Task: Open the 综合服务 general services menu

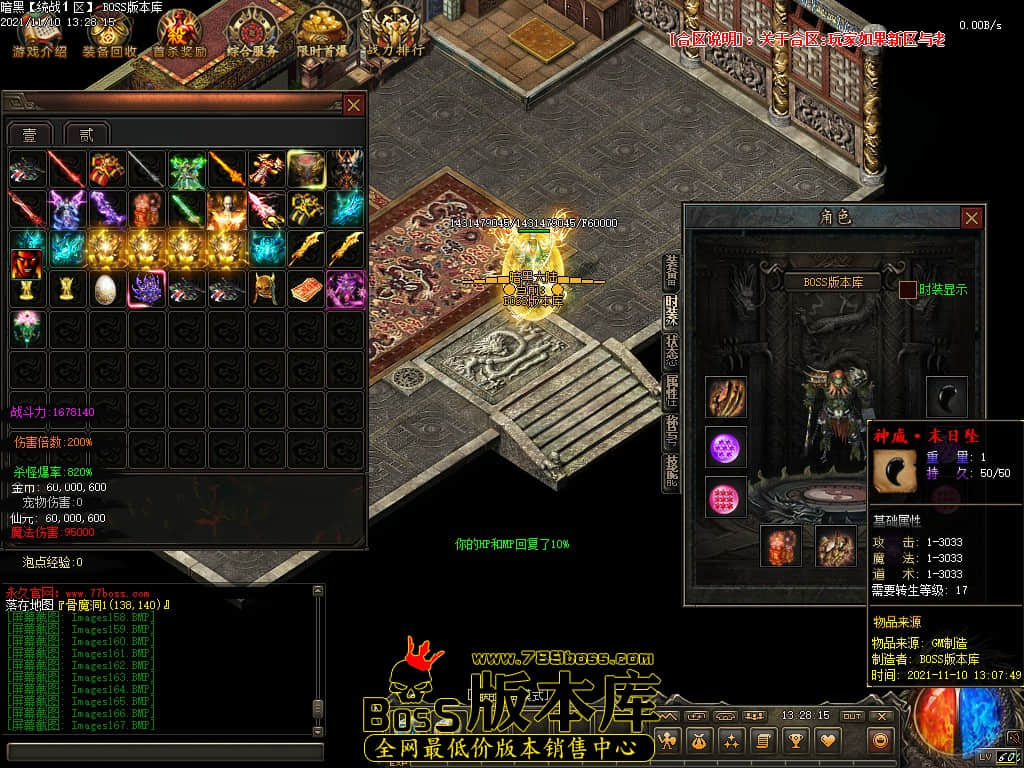Action: pos(251,33)
